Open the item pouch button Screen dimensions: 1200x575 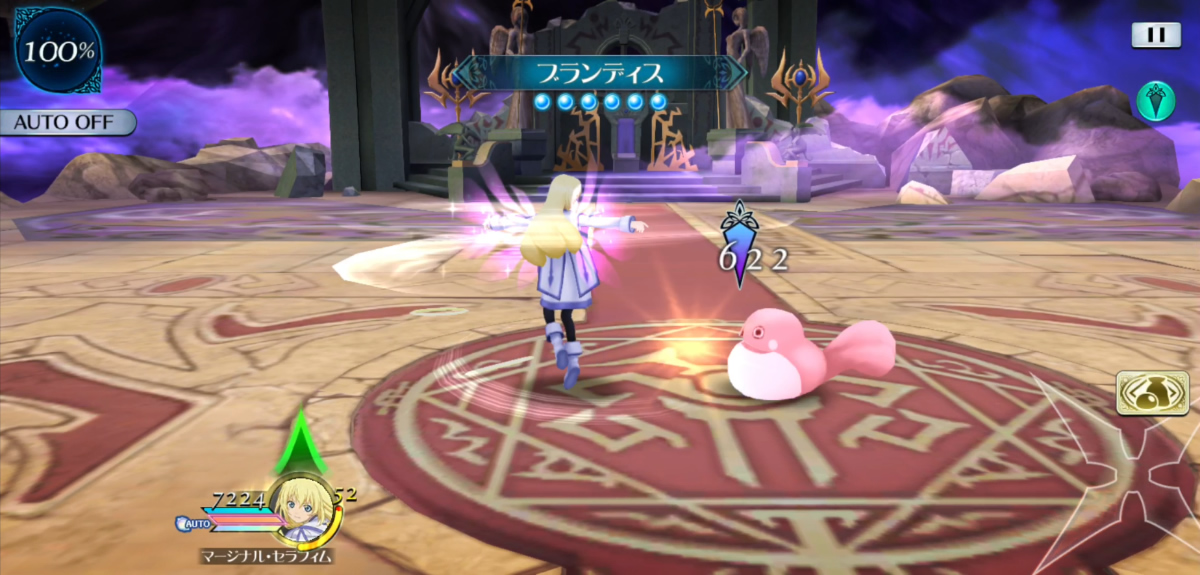coord(1150,393)
